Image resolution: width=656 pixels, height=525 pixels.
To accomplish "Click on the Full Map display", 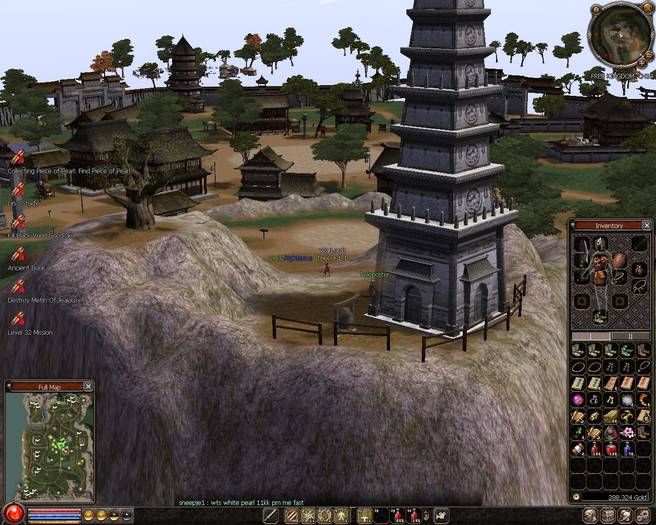I will [48, 445].
